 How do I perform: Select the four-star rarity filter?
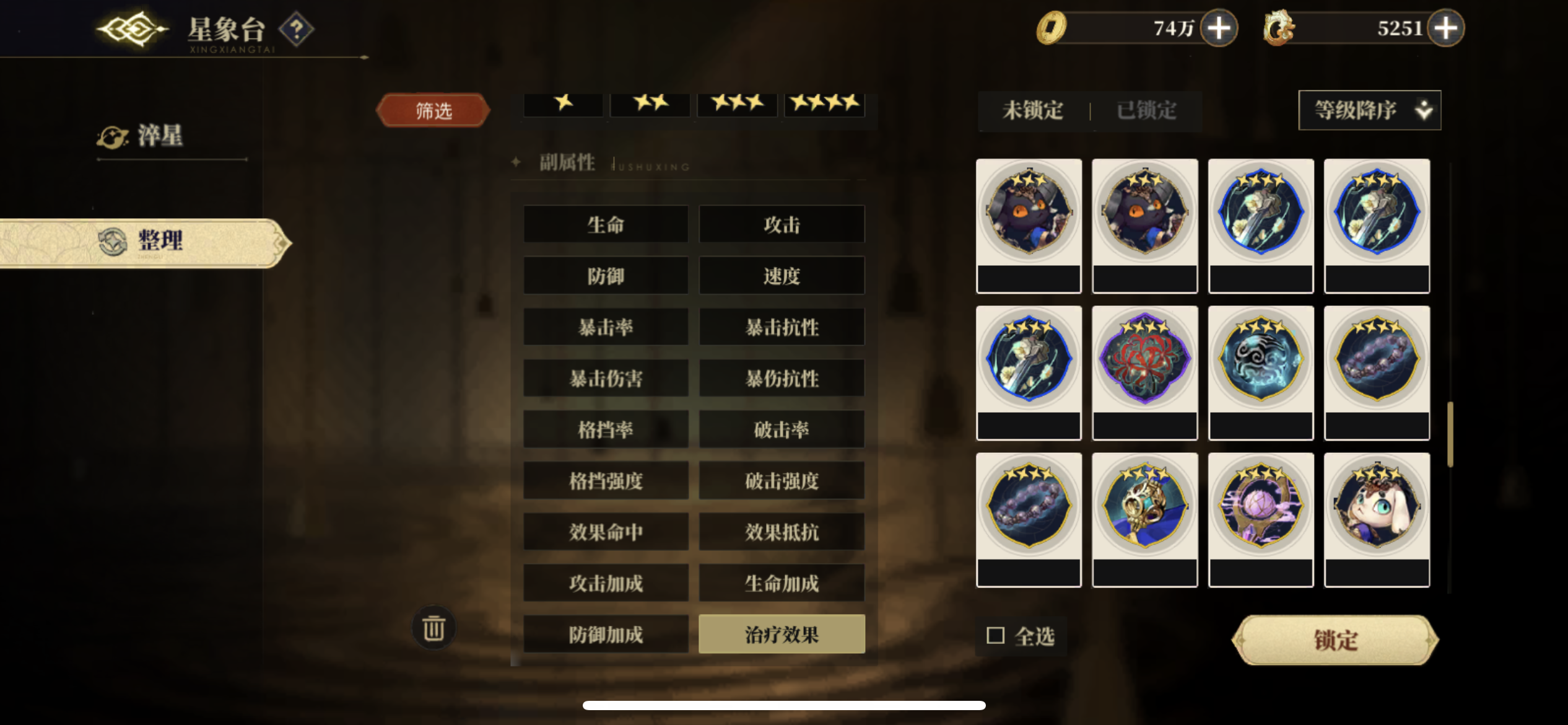pos(825,104)
